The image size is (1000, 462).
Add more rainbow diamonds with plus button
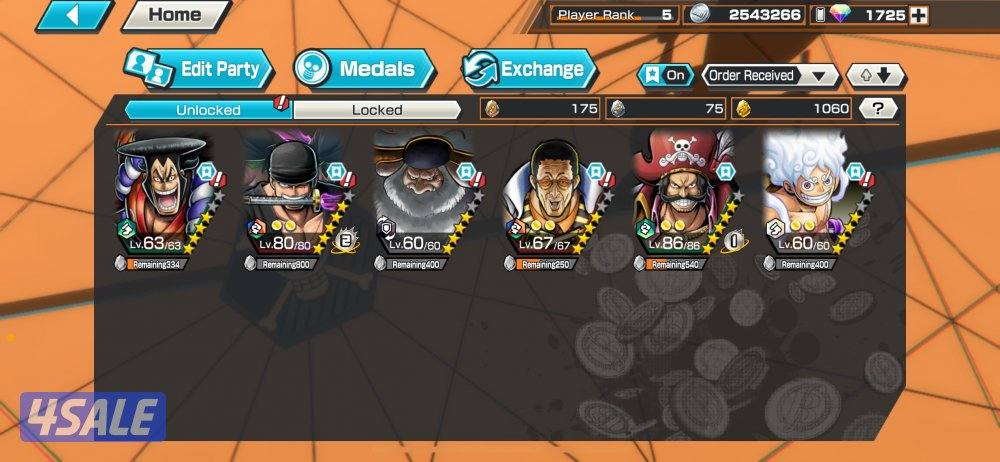919,15
